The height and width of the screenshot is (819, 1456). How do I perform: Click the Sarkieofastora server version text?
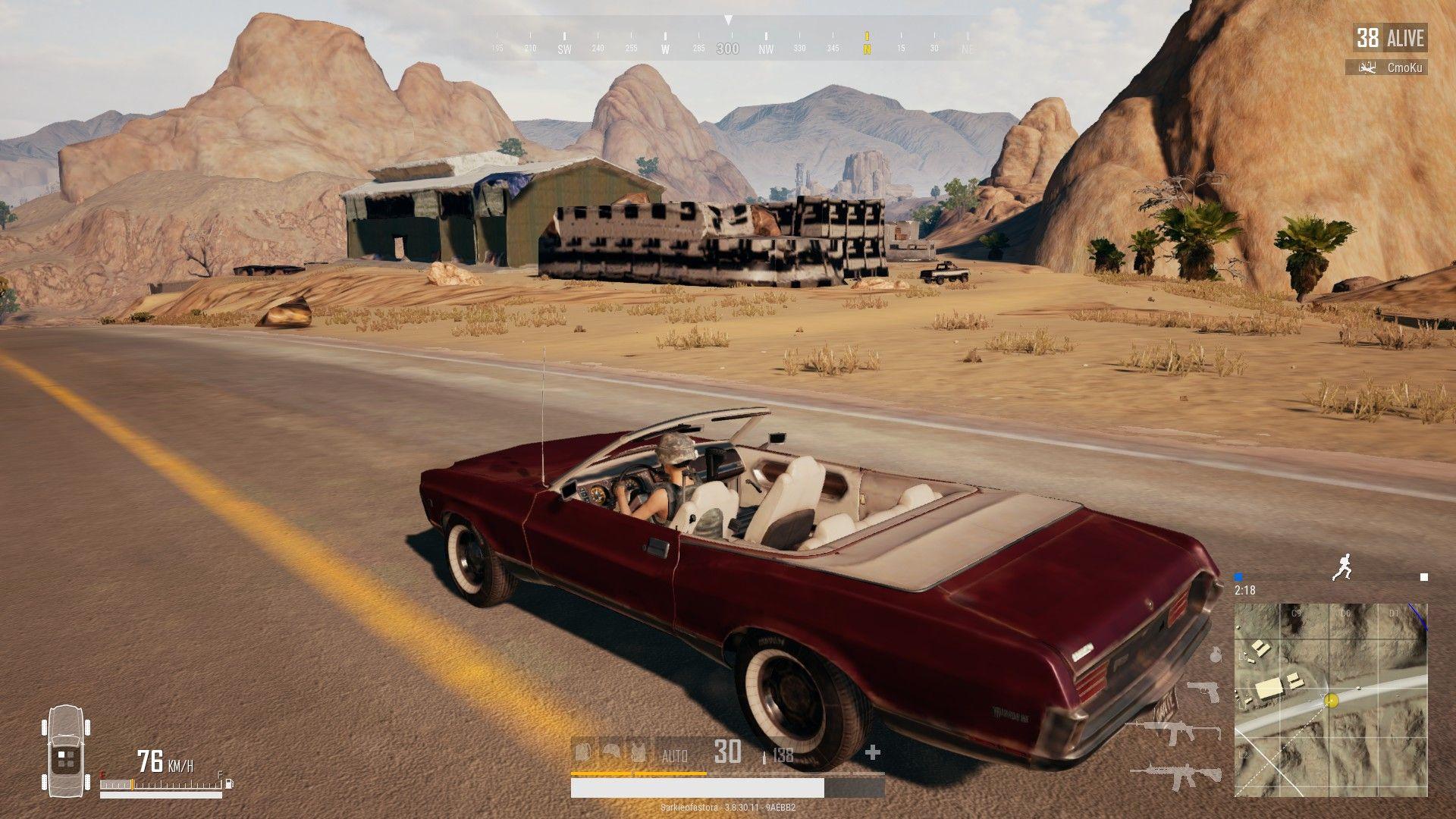[728, 809]
